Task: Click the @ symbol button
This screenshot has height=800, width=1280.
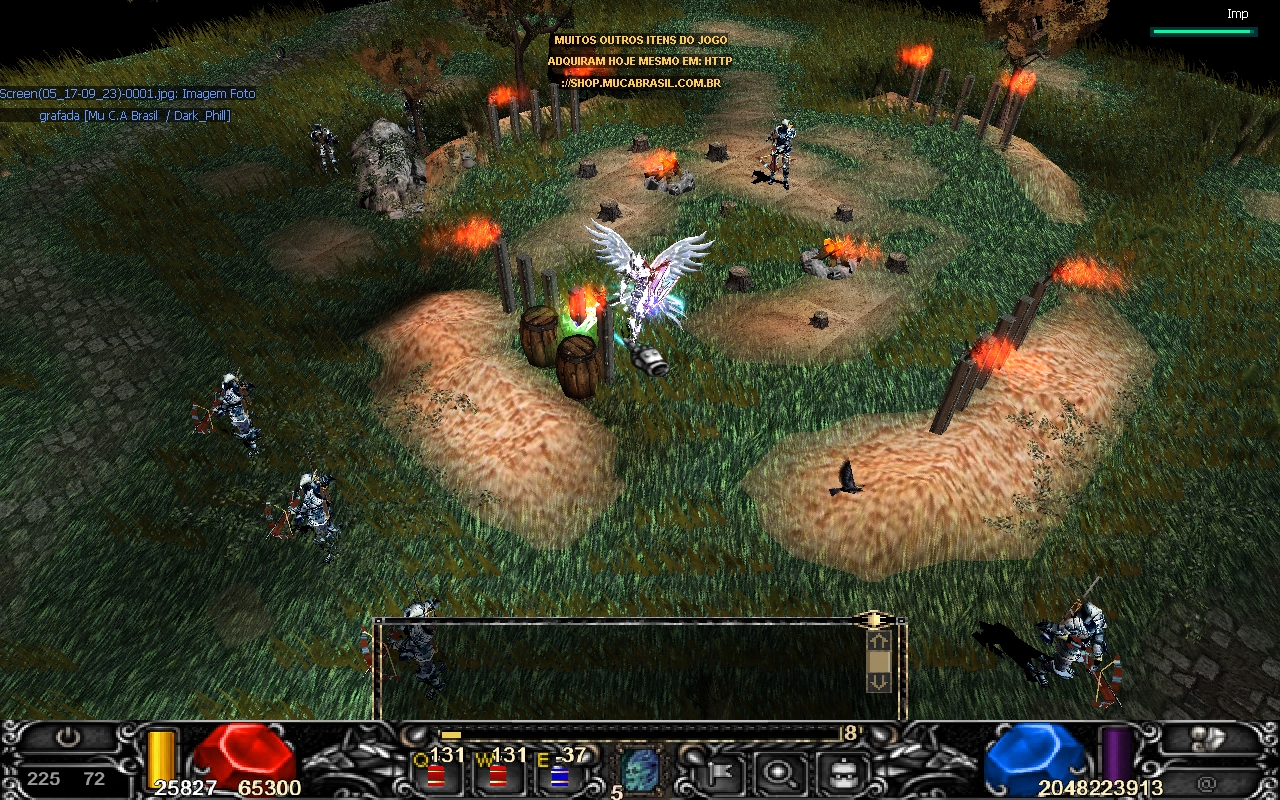Action: click(x=1207, y=783)
